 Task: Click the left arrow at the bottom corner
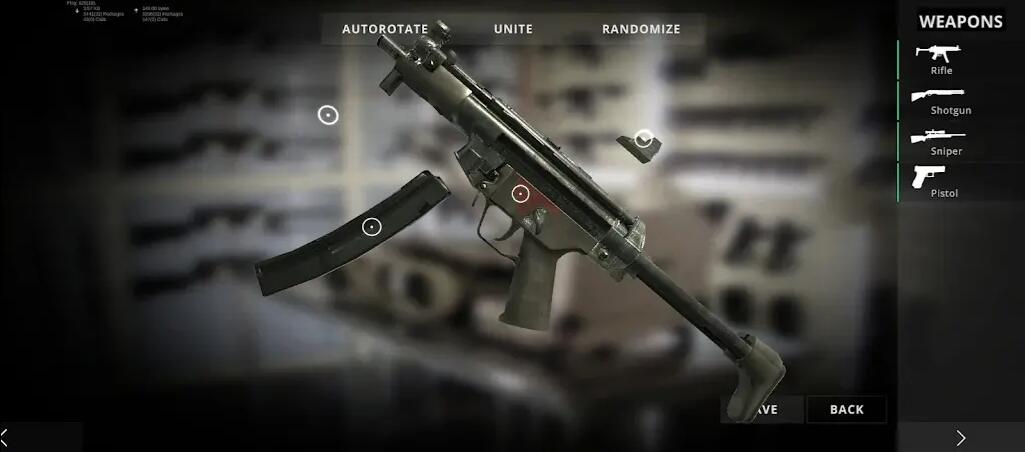pyautogui.click(x=5, y=437)
